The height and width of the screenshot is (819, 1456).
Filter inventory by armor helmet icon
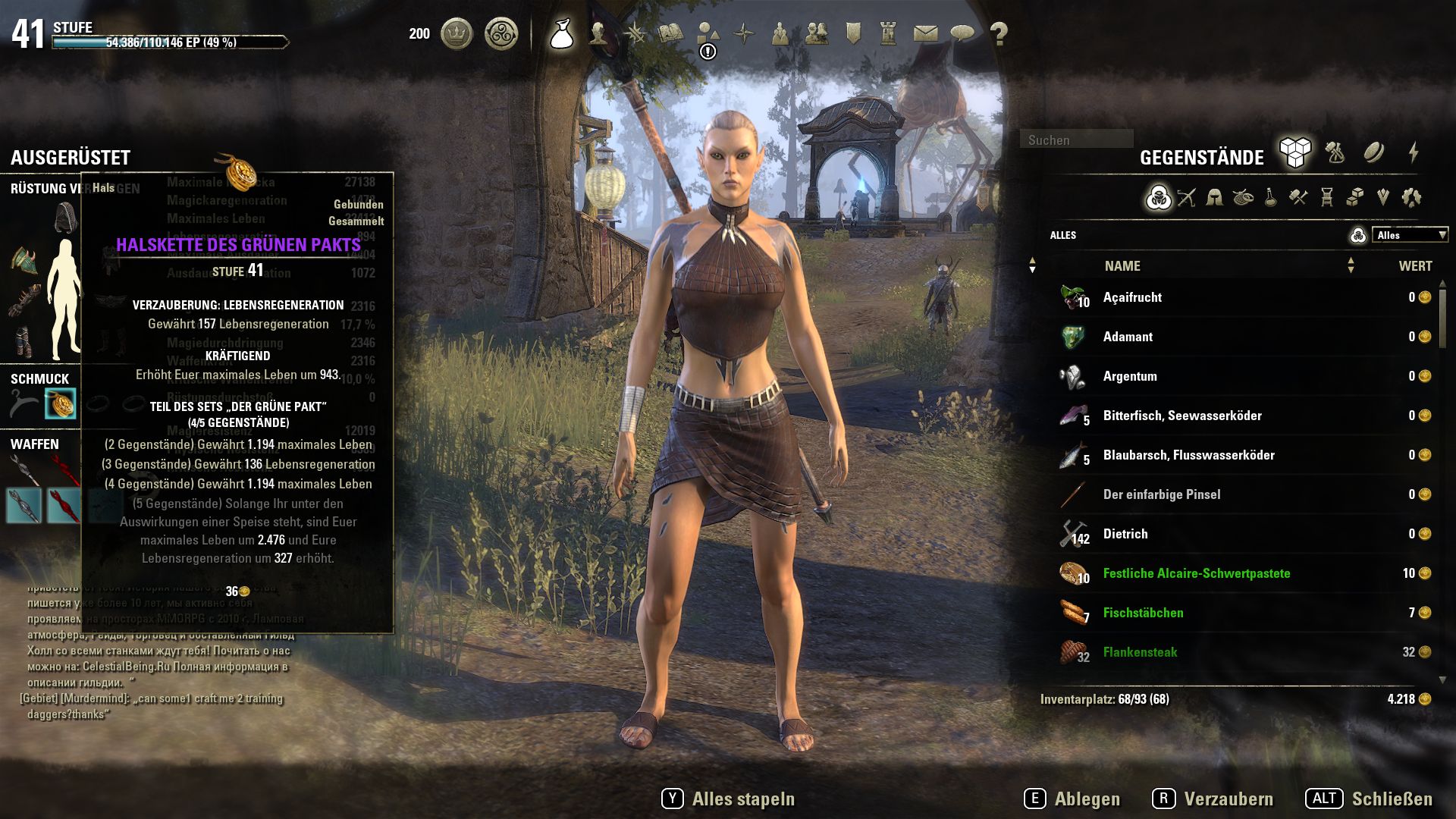pyautogui.click(x=1214, y=198)
